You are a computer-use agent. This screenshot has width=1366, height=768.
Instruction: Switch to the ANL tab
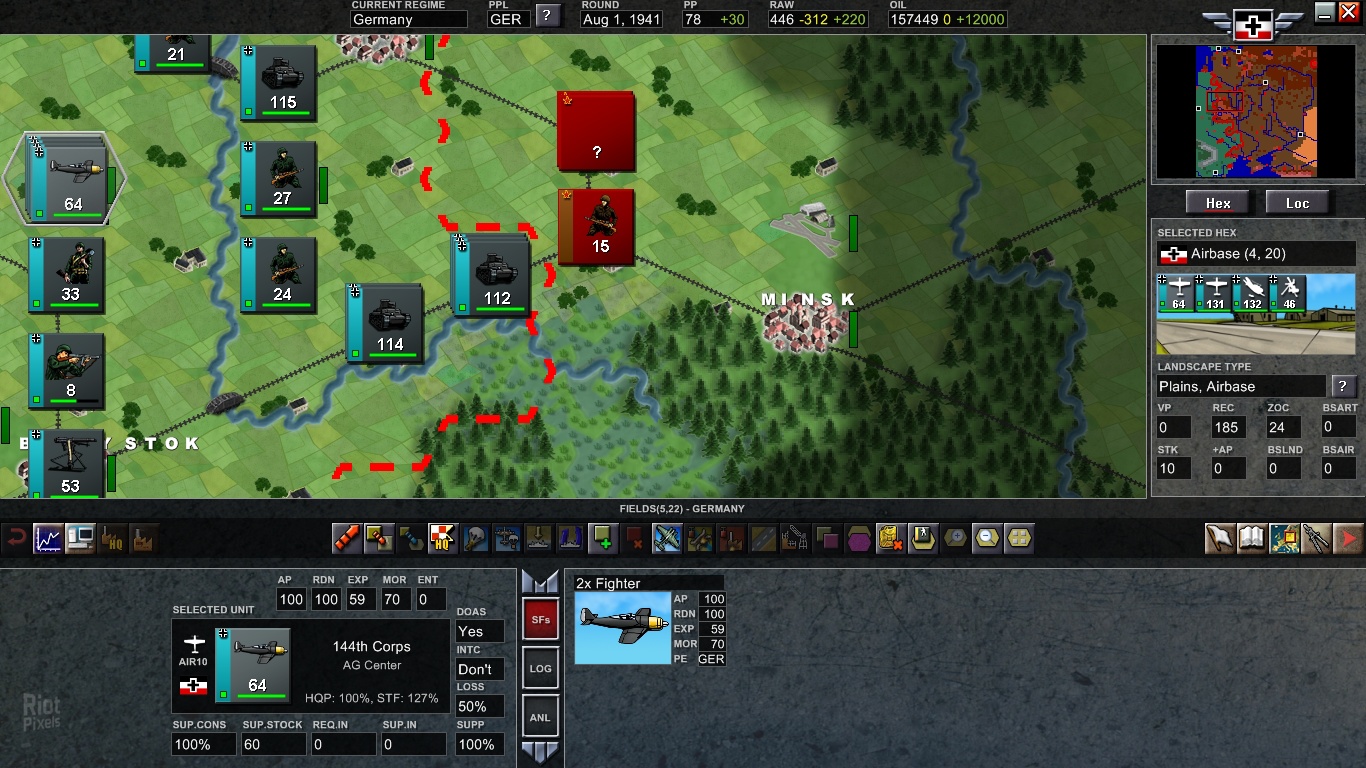(x=540, y=717)
